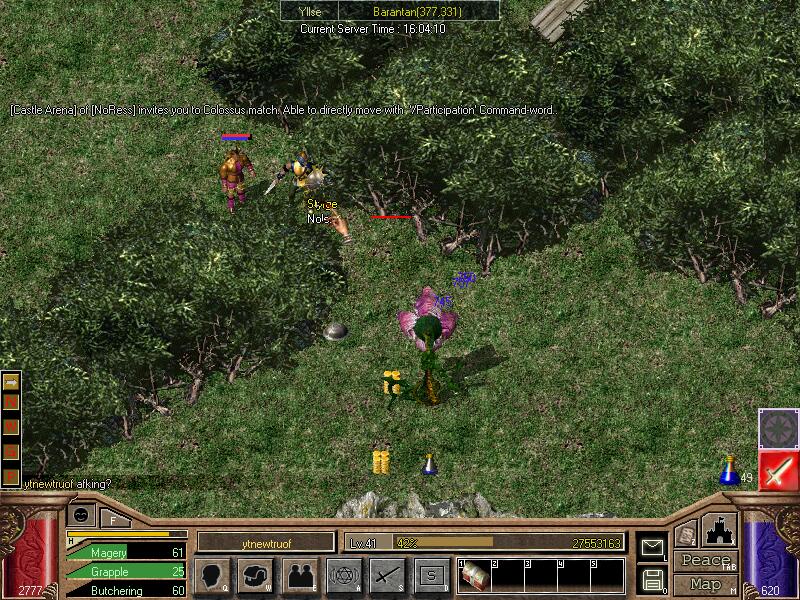Screen dimensions: 800x600
Task: Open the head silhouette character button
Action: pos(212,576)
